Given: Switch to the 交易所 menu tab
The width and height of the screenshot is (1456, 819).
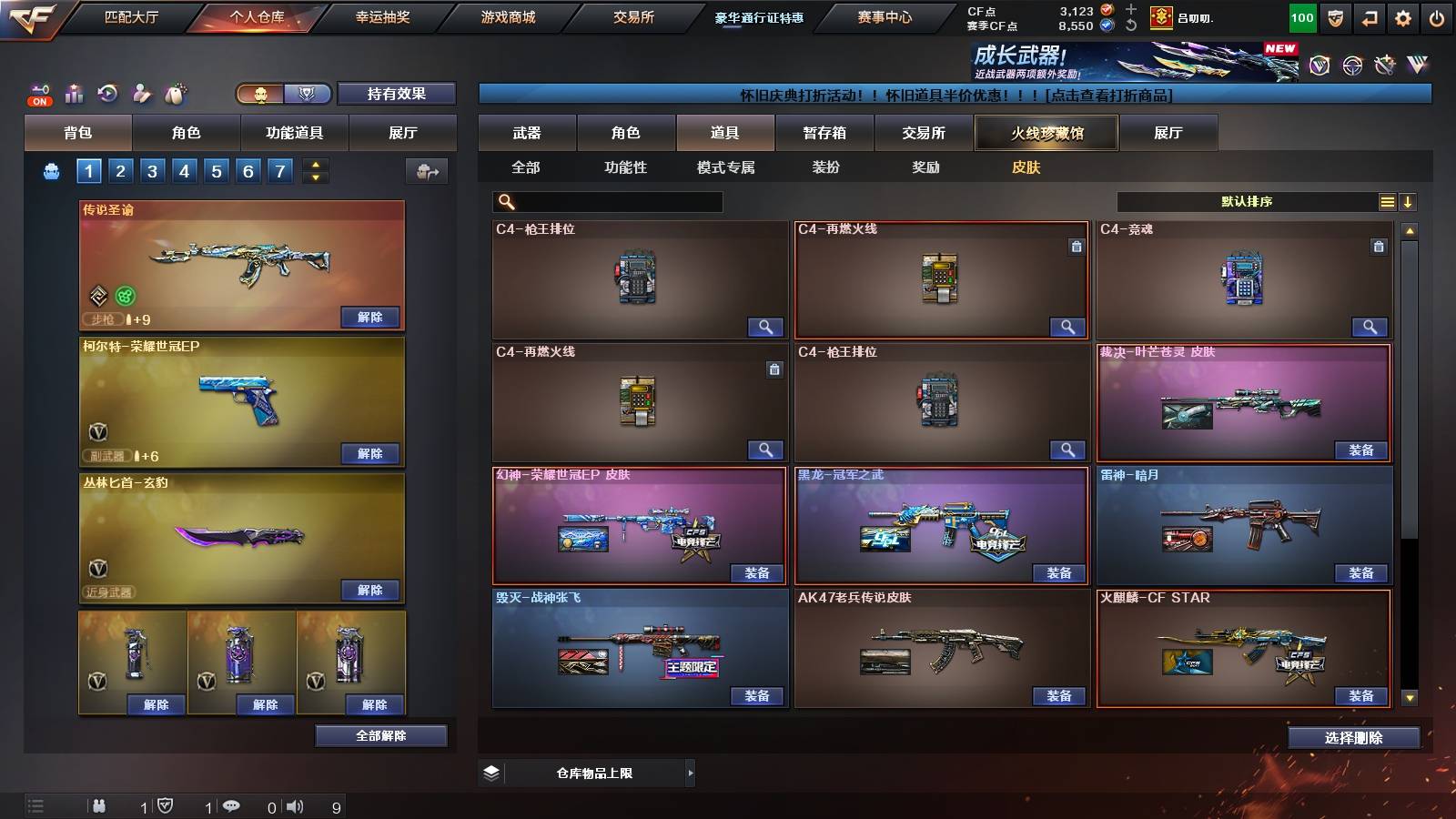Looking at the screenshot, I should coord(634,16).
